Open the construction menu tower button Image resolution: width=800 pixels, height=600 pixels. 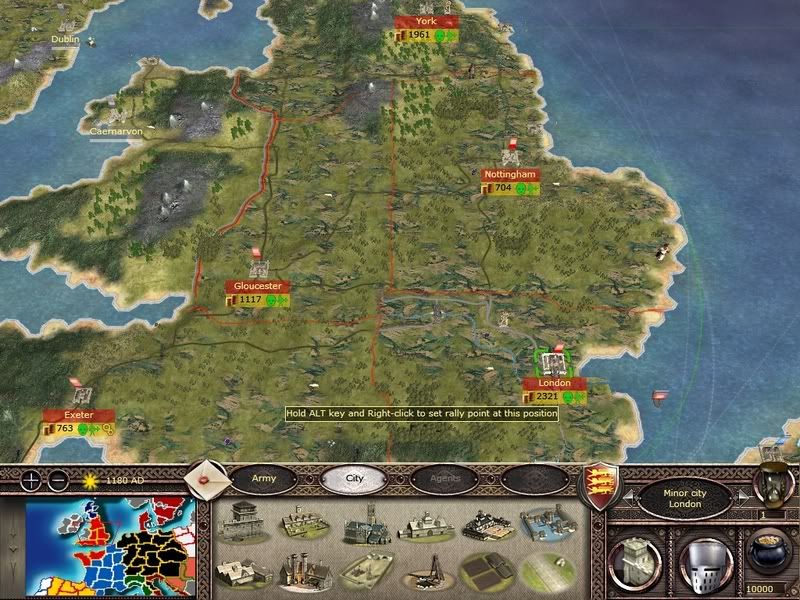[634, 557]
